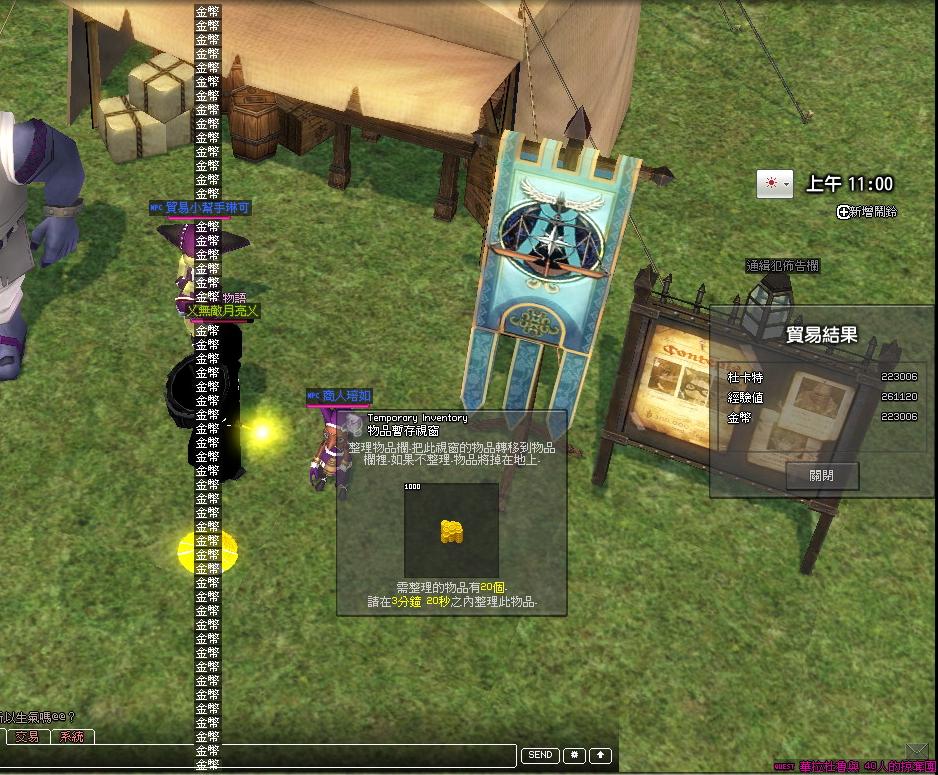Open the mail envelope icon
The width and height of the screenshot is (938, 775).
(x=916, y=750)
